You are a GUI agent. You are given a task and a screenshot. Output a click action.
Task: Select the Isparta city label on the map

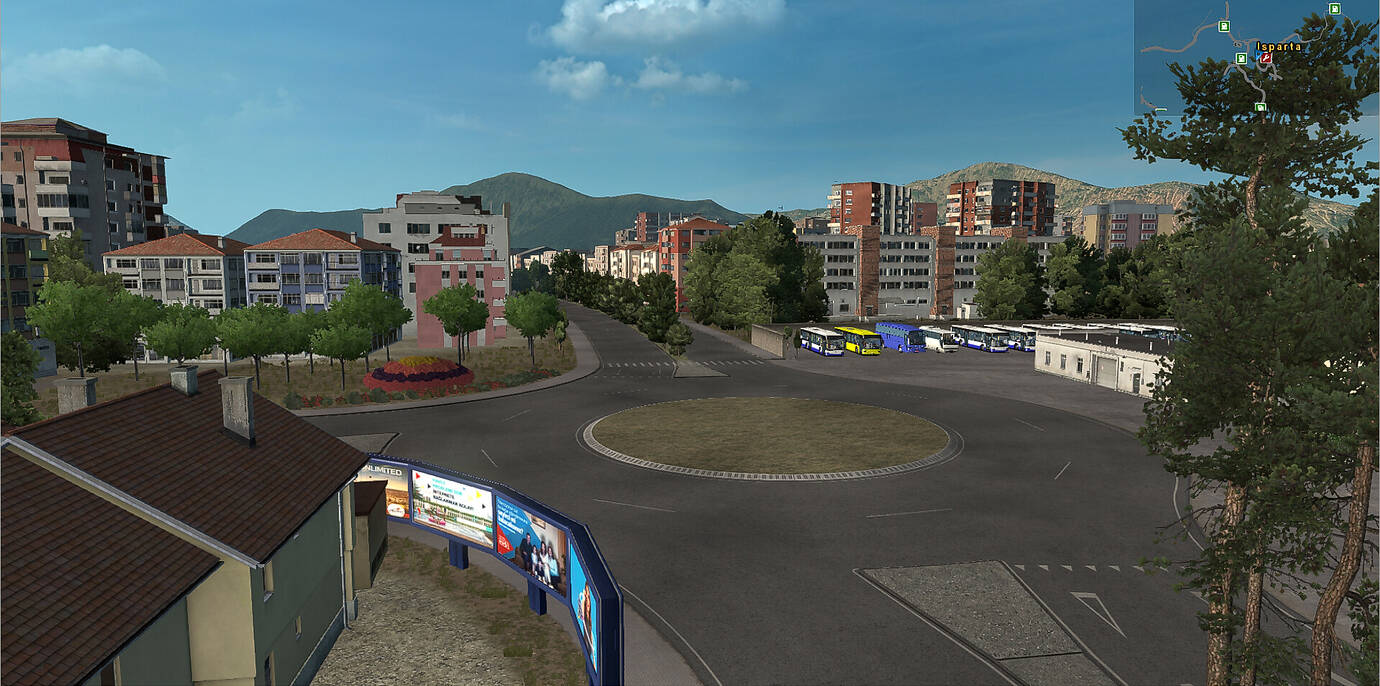[x=1279, y=46]
